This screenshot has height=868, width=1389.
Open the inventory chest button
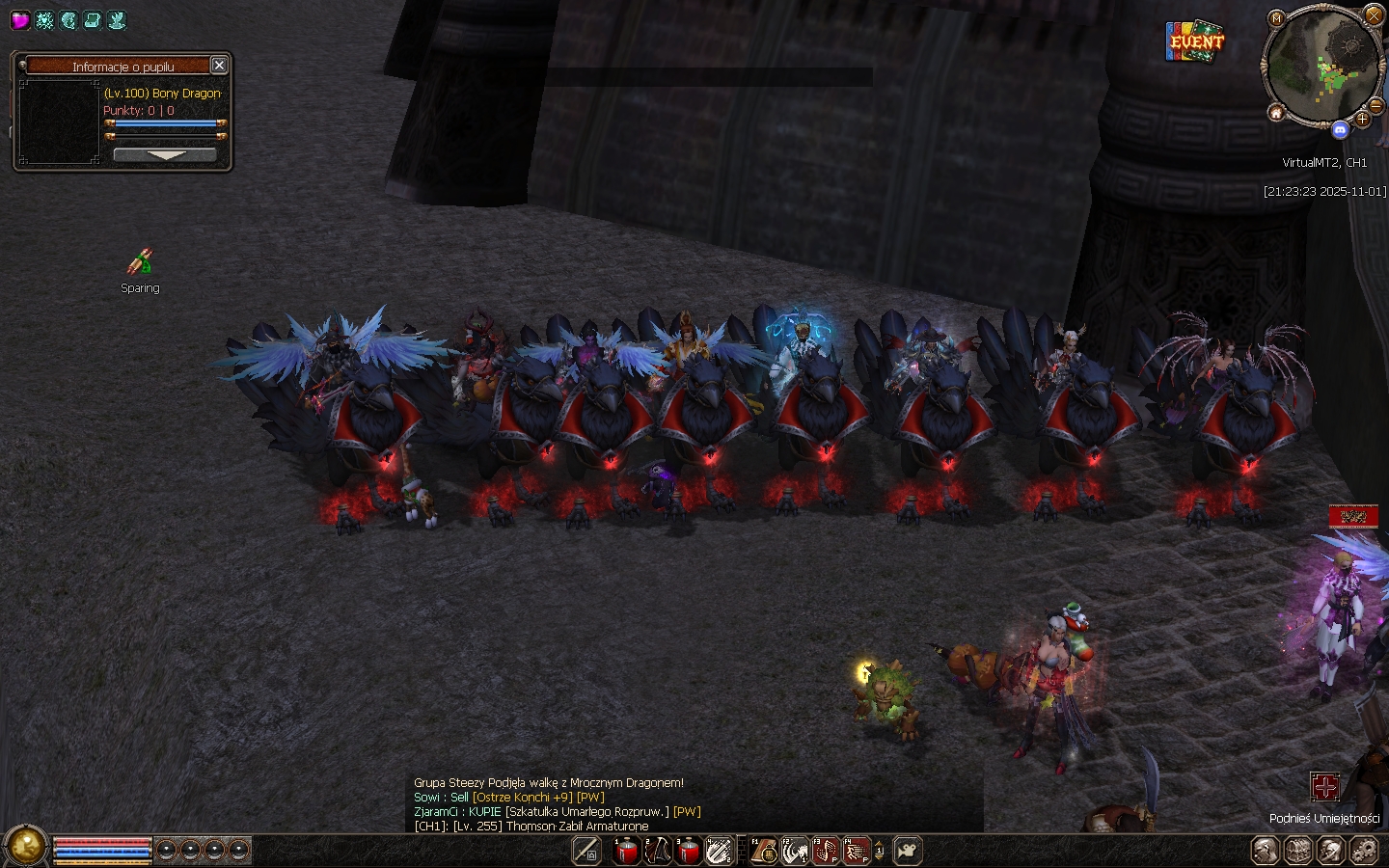[1298, 851]
